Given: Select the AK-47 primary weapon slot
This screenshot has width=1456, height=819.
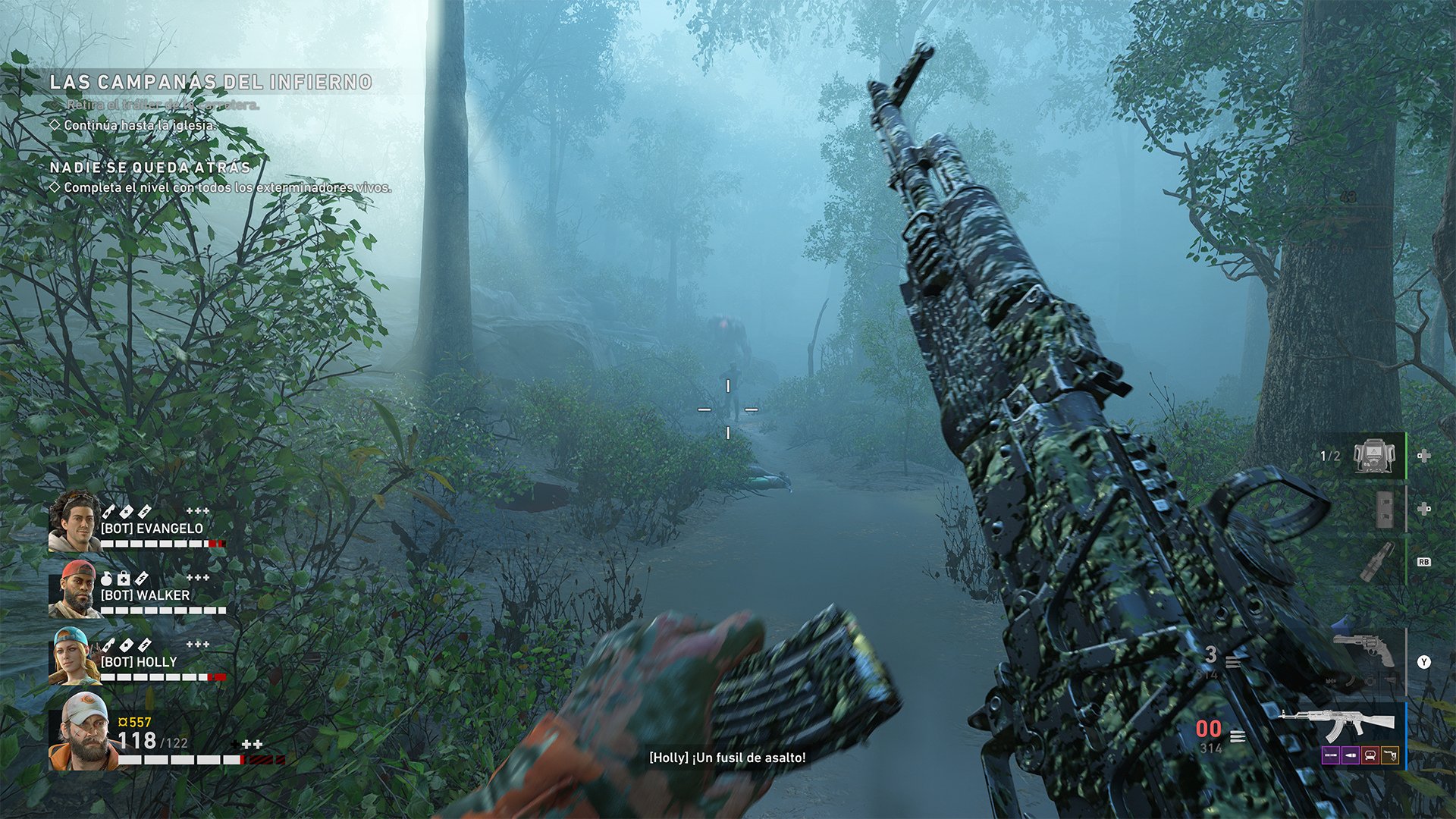Looking at the screenshot, I should [1356, 722].
